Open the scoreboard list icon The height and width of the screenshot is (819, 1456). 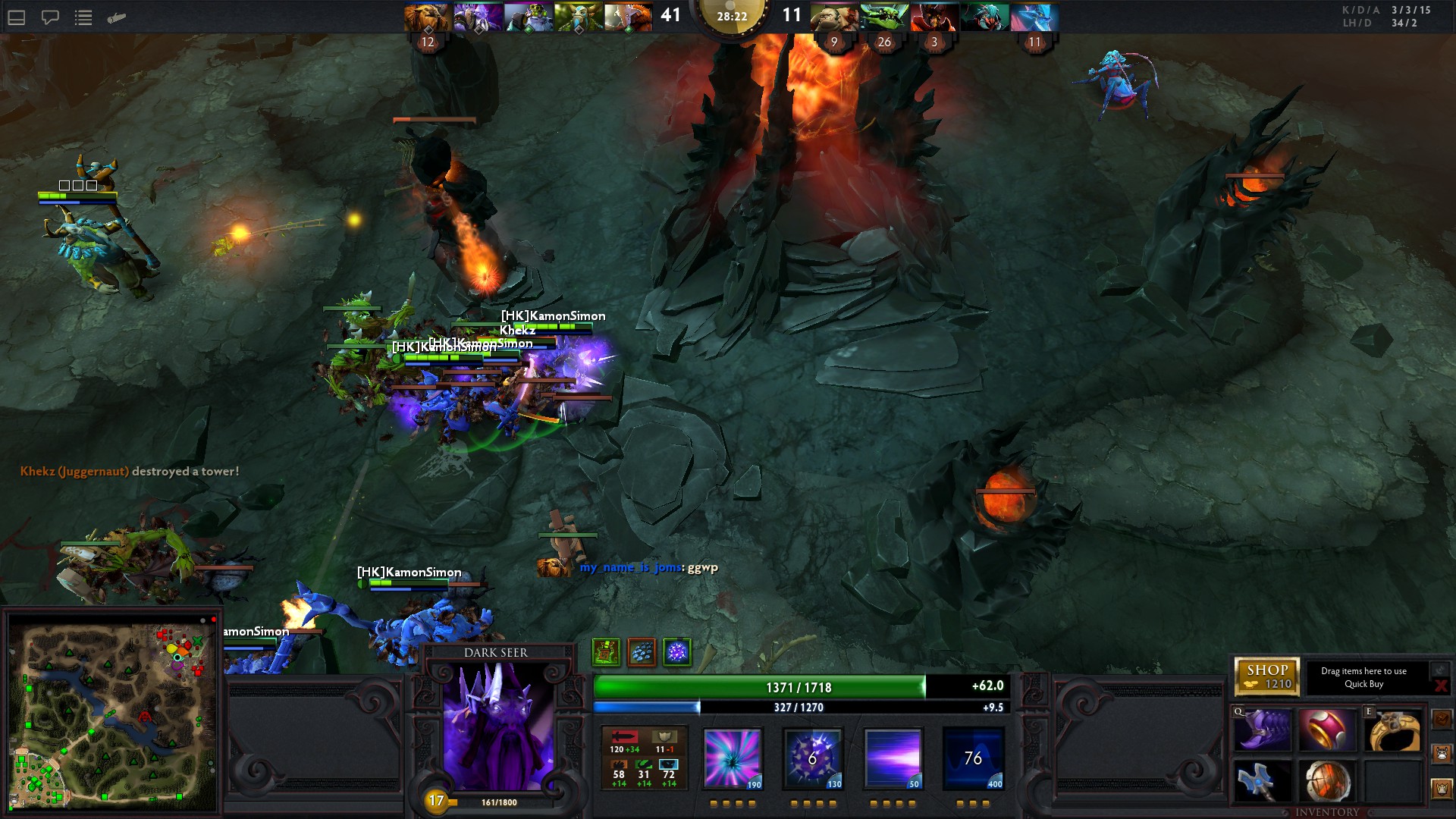click(x=83, y=17)
